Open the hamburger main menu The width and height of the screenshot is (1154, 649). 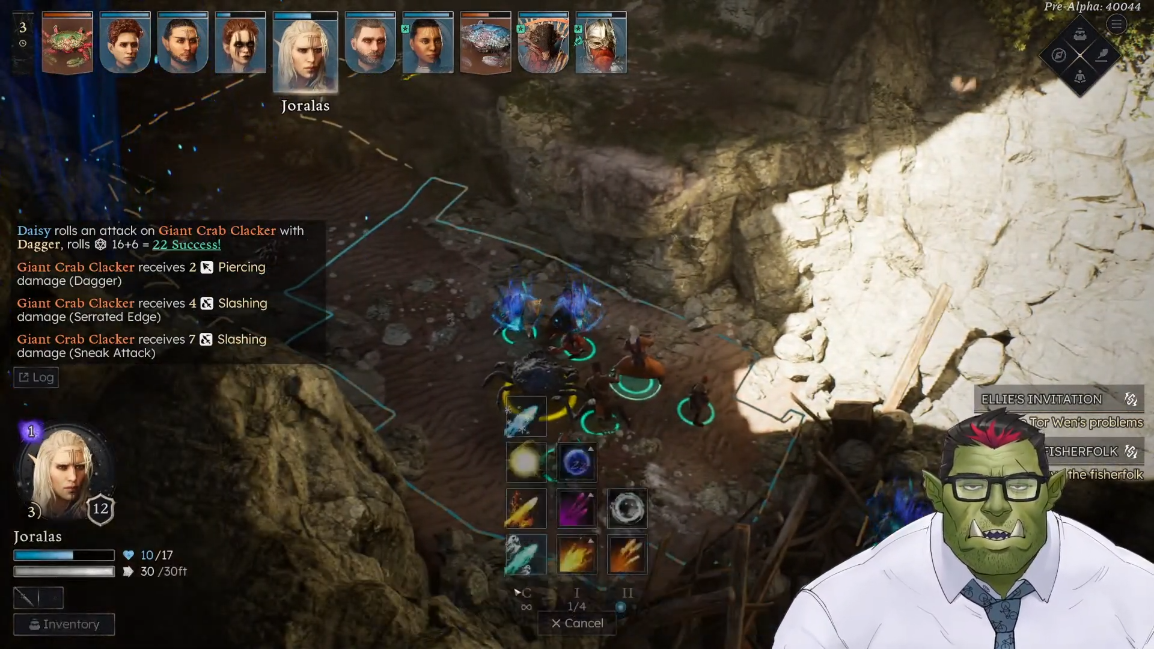(x=1116, y=25)
